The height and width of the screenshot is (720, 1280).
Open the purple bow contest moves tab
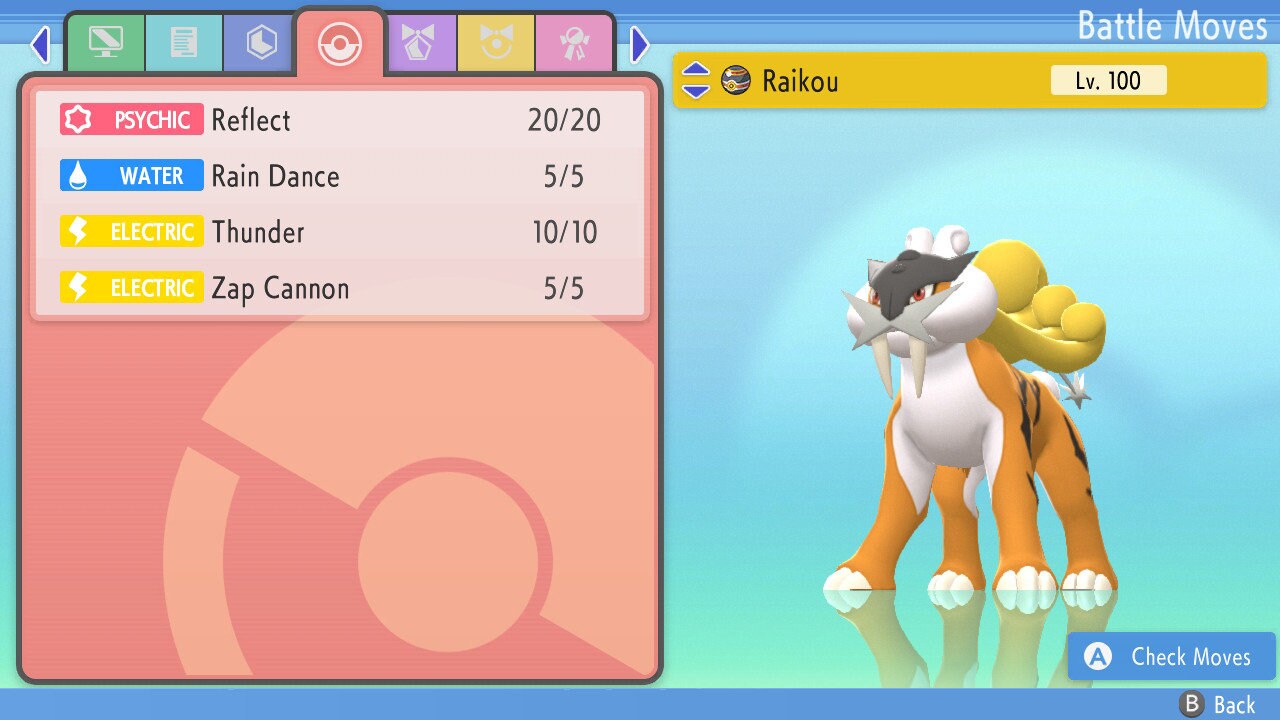[x=419, y=43]
